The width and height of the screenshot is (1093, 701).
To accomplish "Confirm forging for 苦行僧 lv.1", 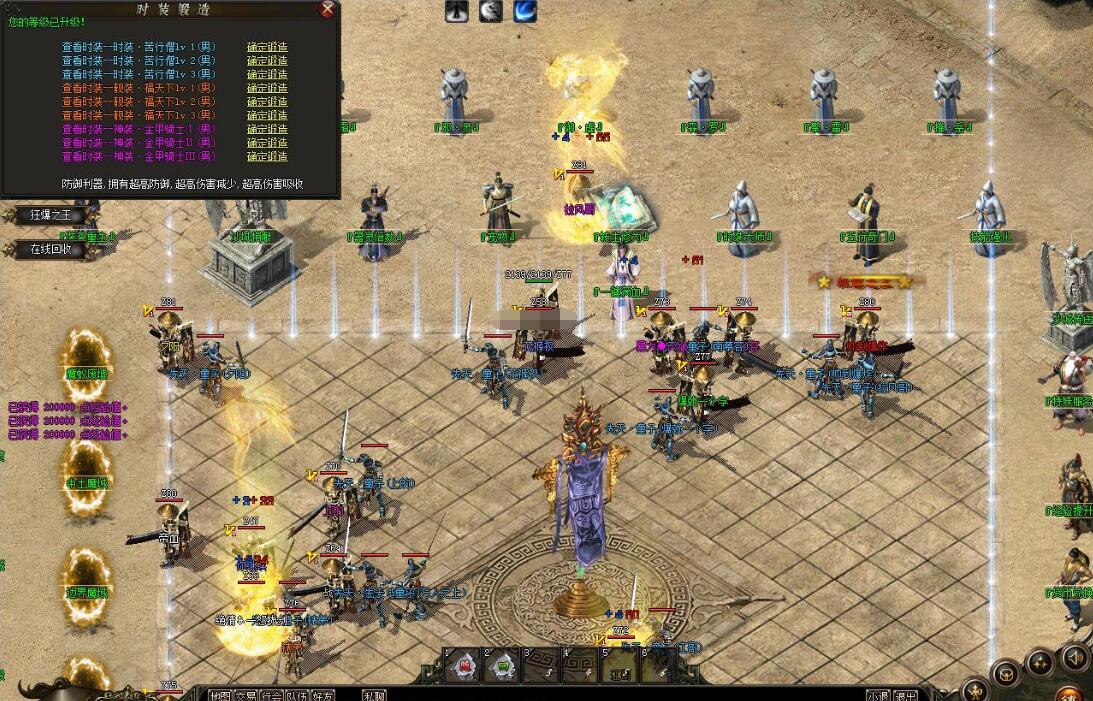I will [x=267, y=47].
